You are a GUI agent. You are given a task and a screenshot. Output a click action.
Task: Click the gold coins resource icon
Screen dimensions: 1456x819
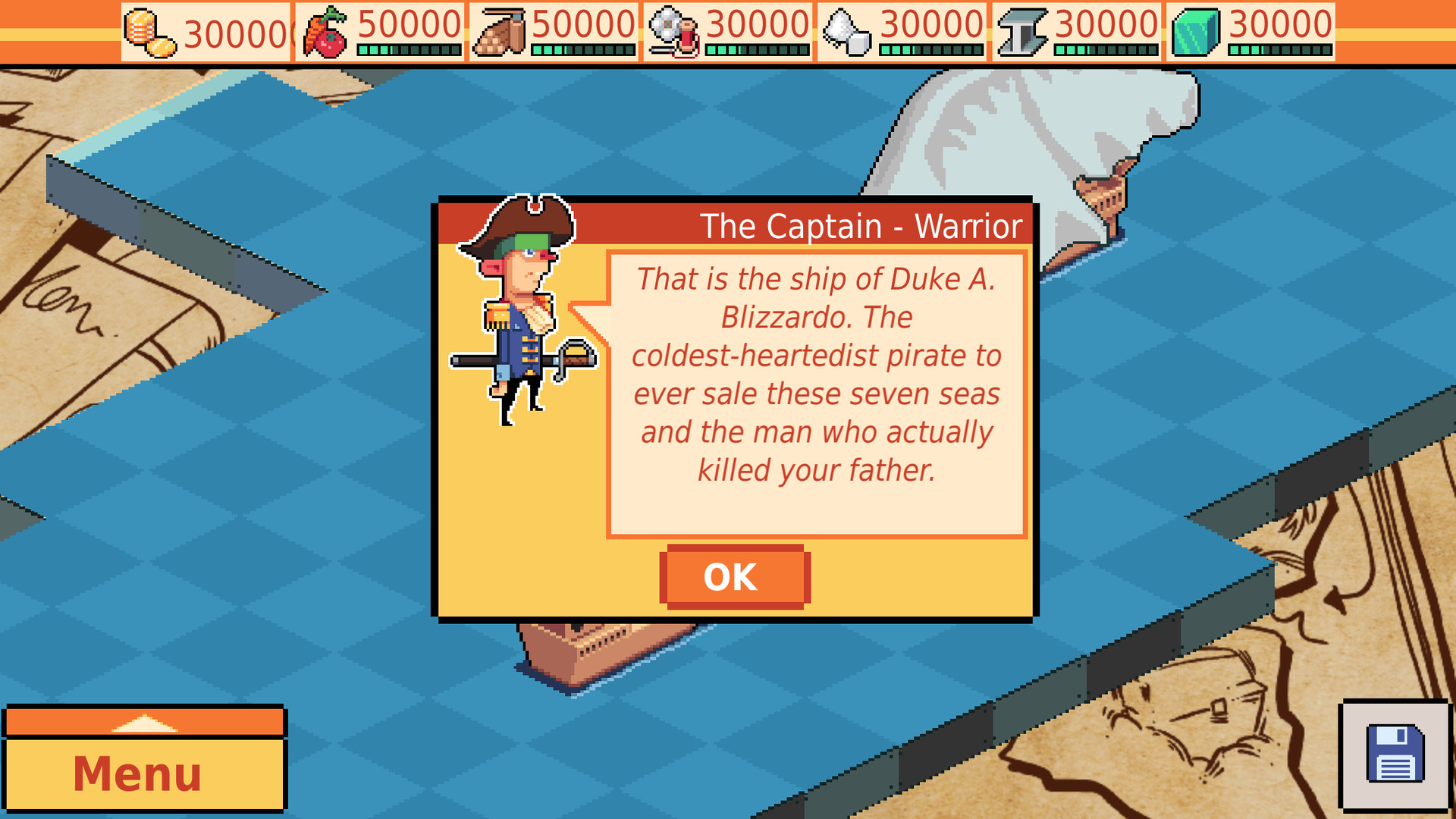click(x=146, y=27)
